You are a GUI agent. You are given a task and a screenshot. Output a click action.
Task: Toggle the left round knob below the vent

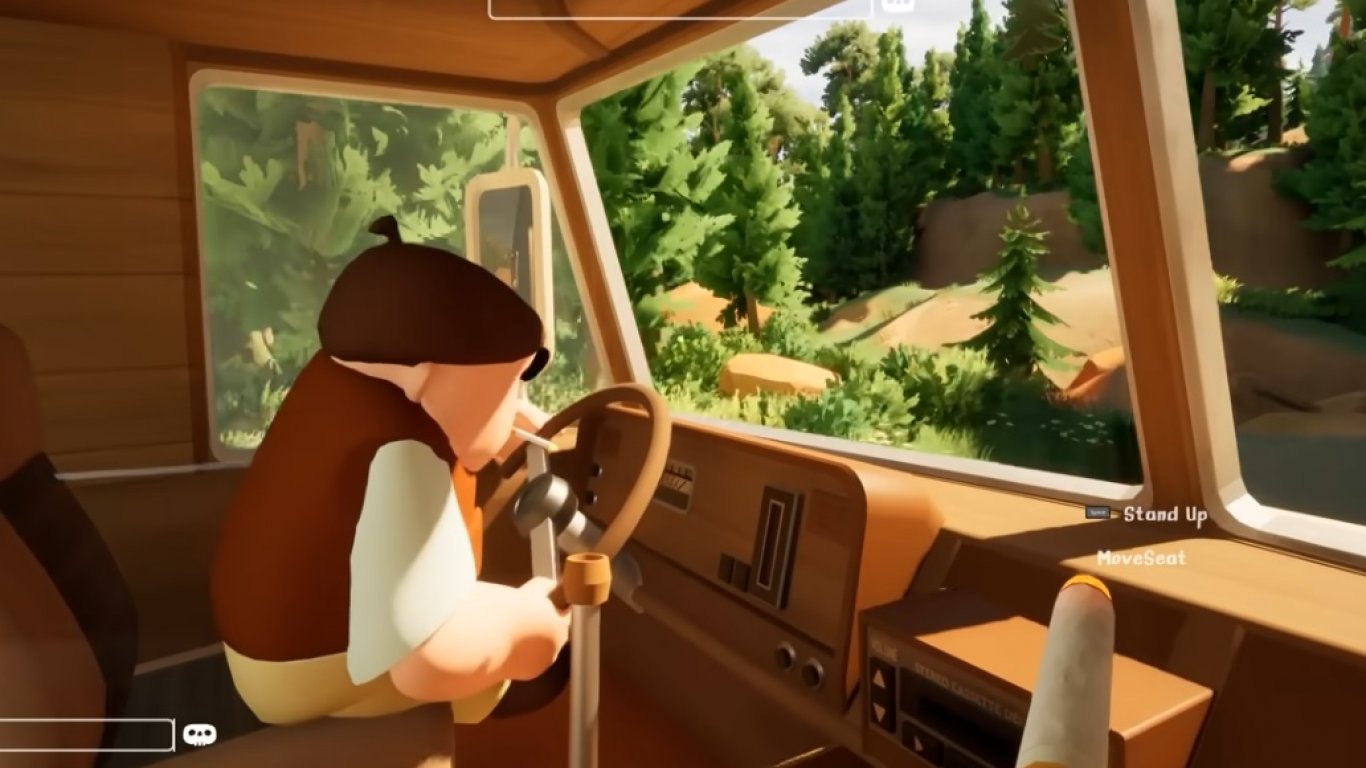tap(786, 658)
